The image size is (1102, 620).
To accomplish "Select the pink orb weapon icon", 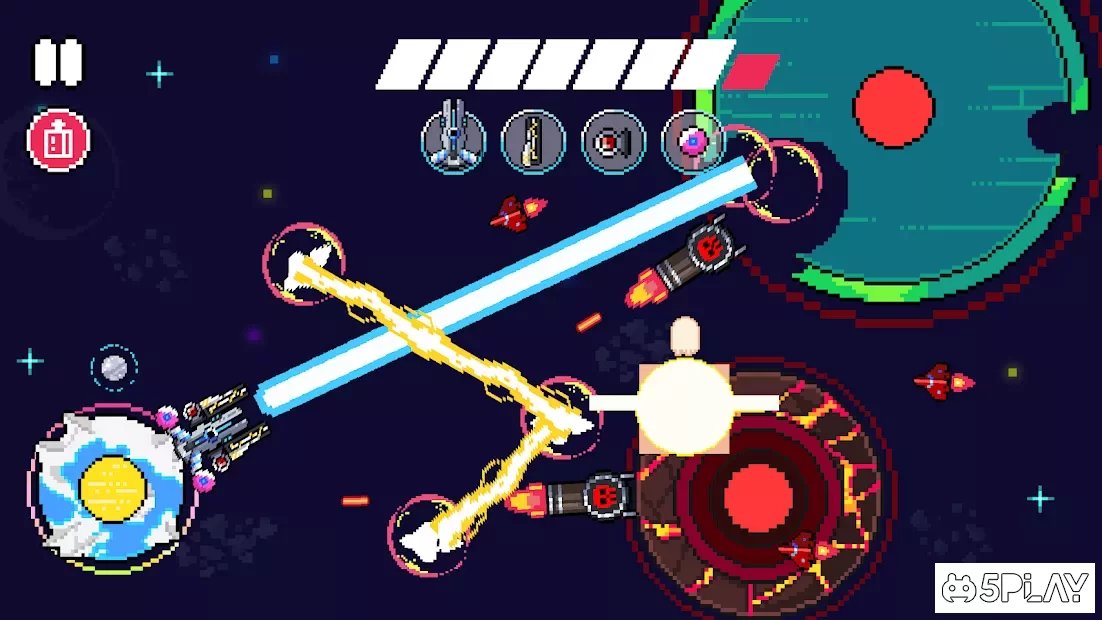I will (692, 141).
